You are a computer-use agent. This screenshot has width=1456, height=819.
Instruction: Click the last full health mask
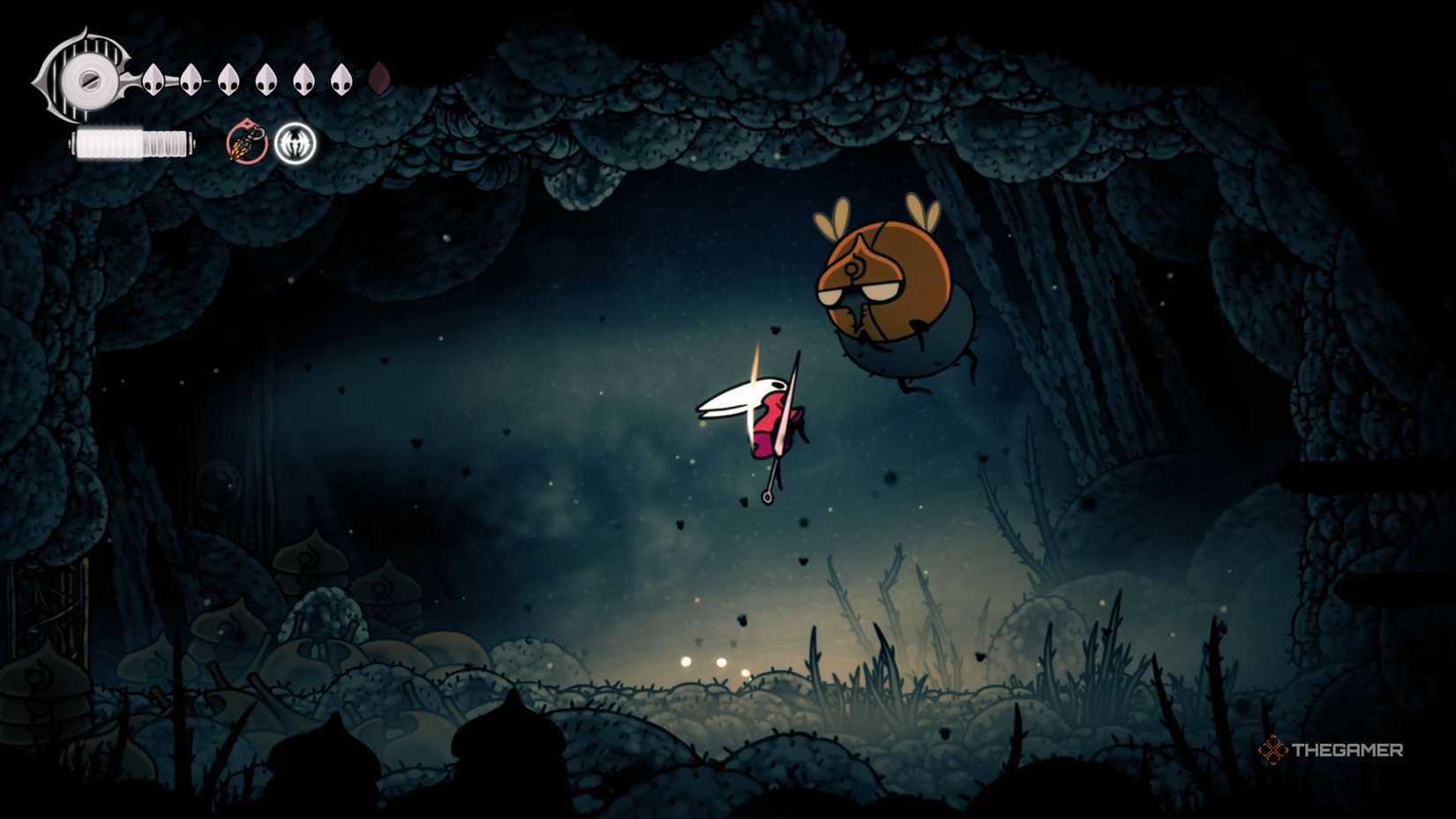342,78
